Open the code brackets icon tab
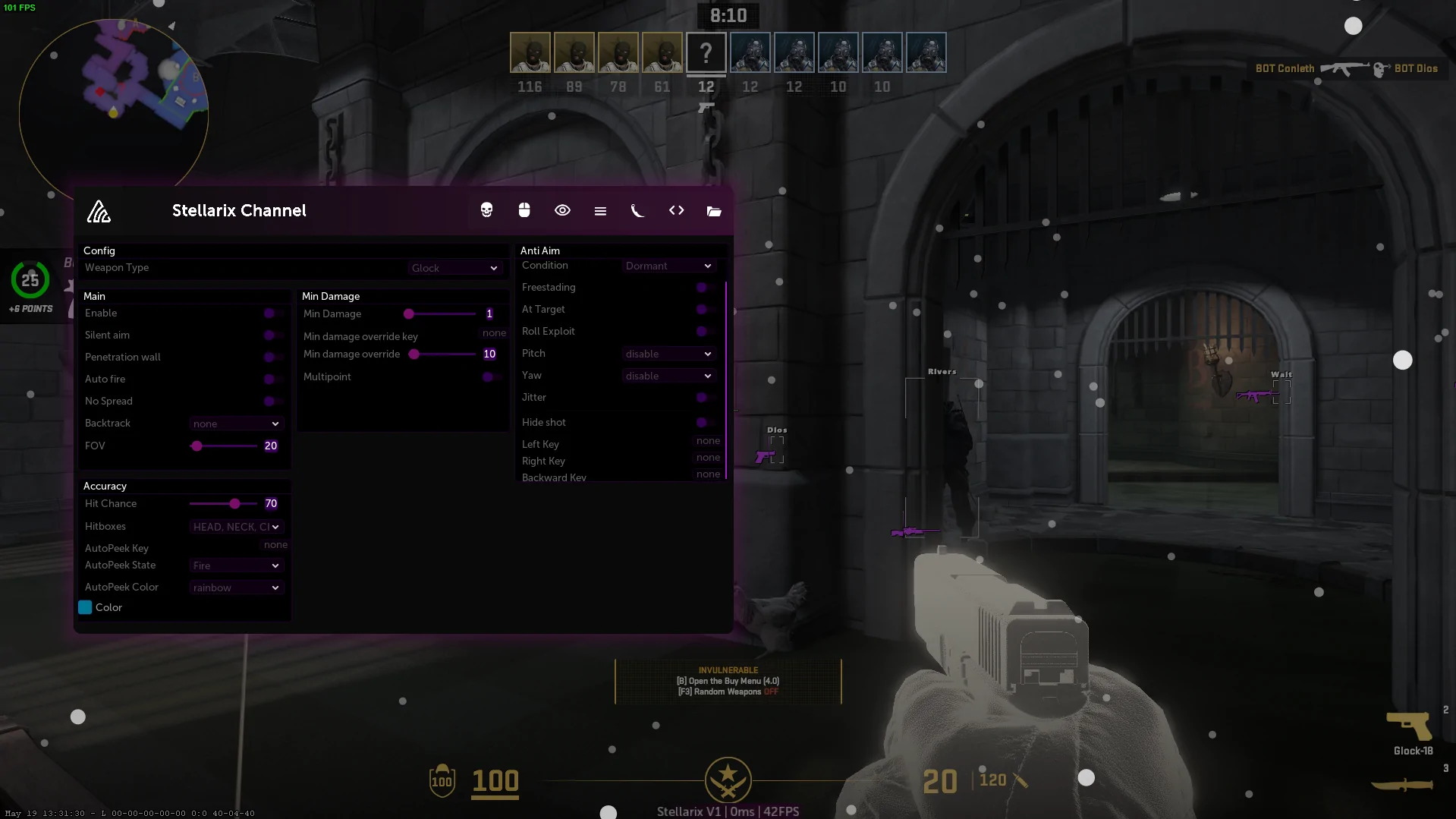Image resolution: width=1456 pixels, height=819 pixels. [676, 210]
